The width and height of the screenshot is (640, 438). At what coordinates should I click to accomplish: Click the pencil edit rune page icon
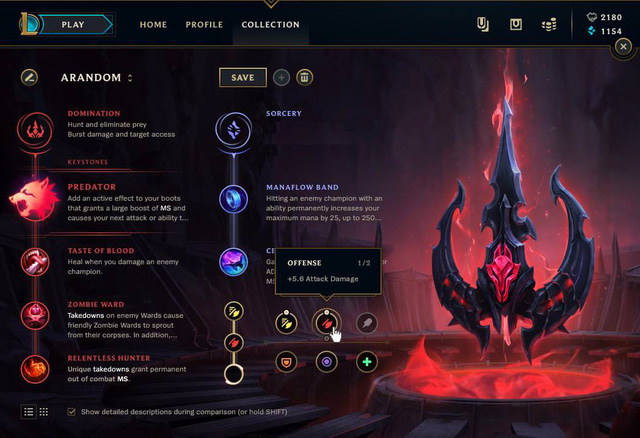[x=30, y=77]
